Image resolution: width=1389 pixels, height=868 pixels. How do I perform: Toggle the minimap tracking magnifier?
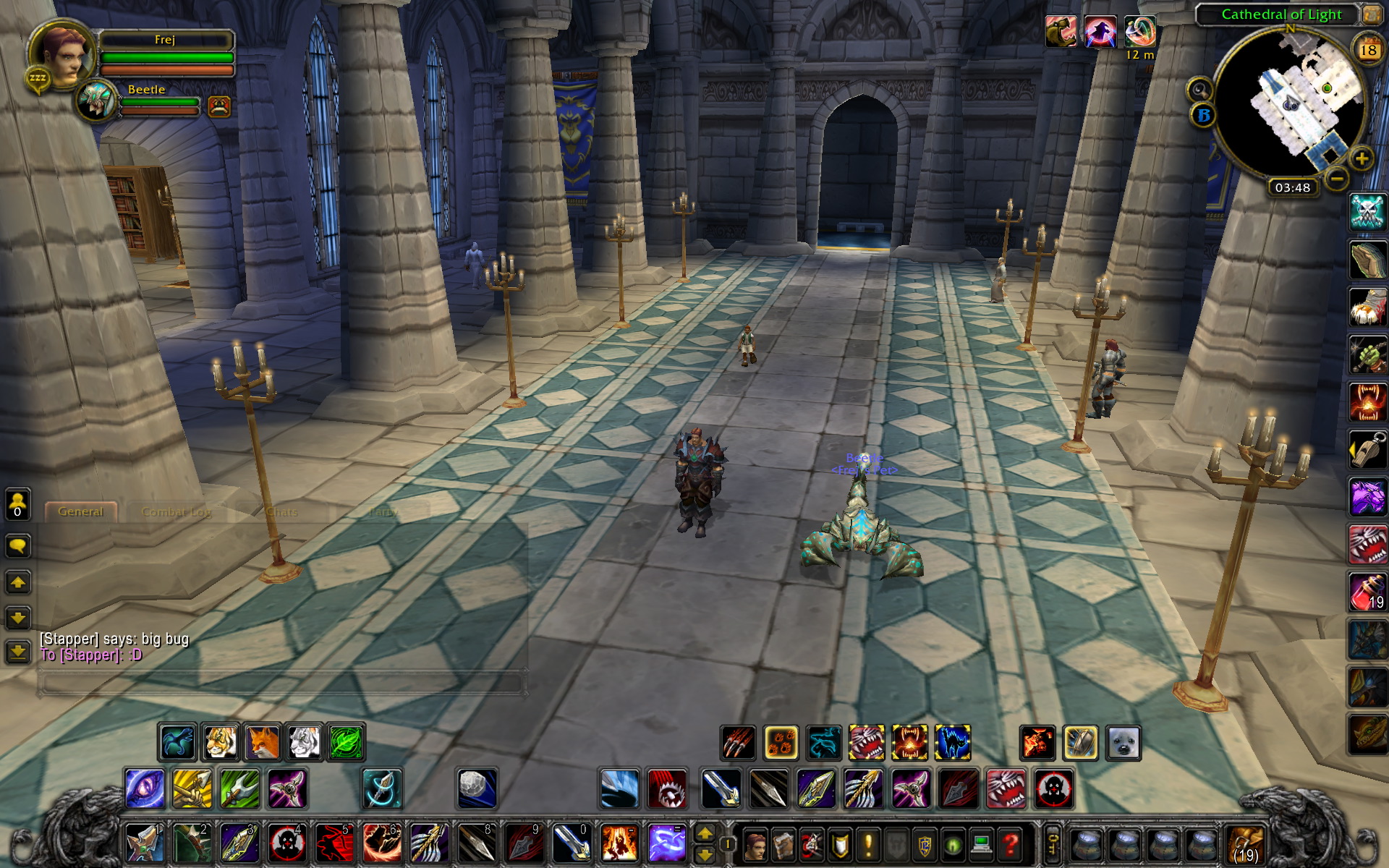[x=1199, y=89]
